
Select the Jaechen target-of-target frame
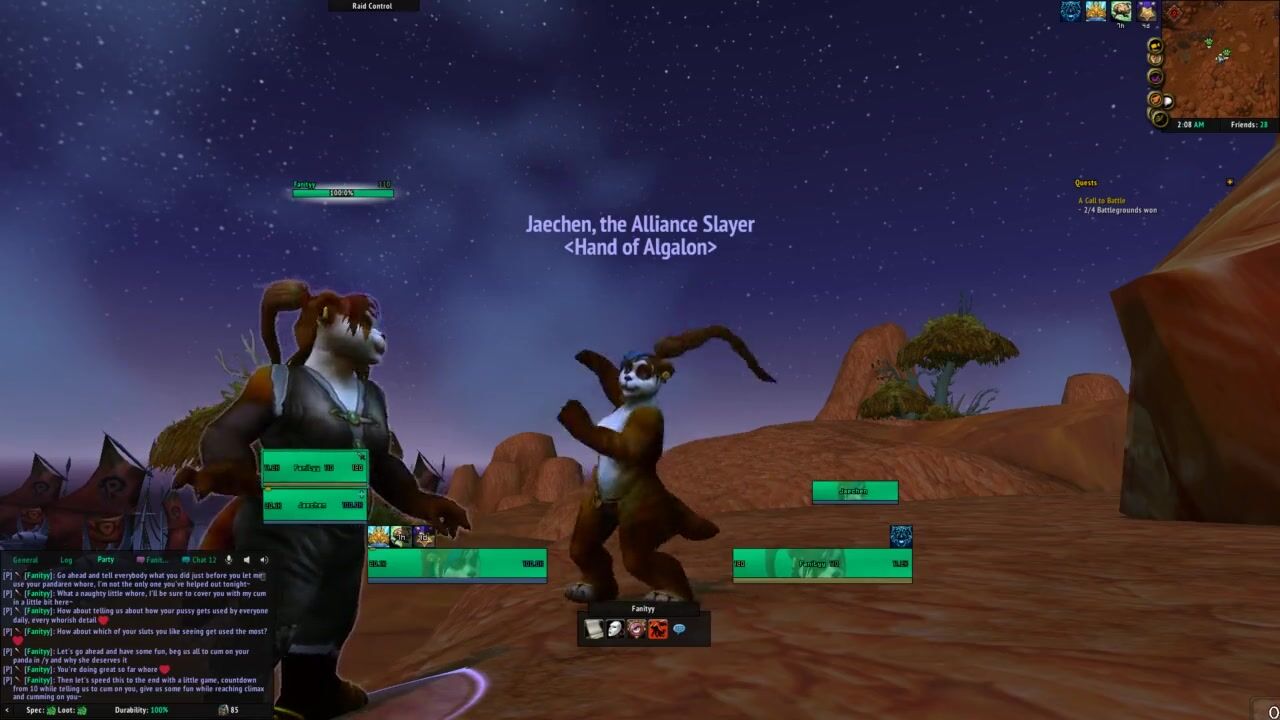(x=854, y=491)
